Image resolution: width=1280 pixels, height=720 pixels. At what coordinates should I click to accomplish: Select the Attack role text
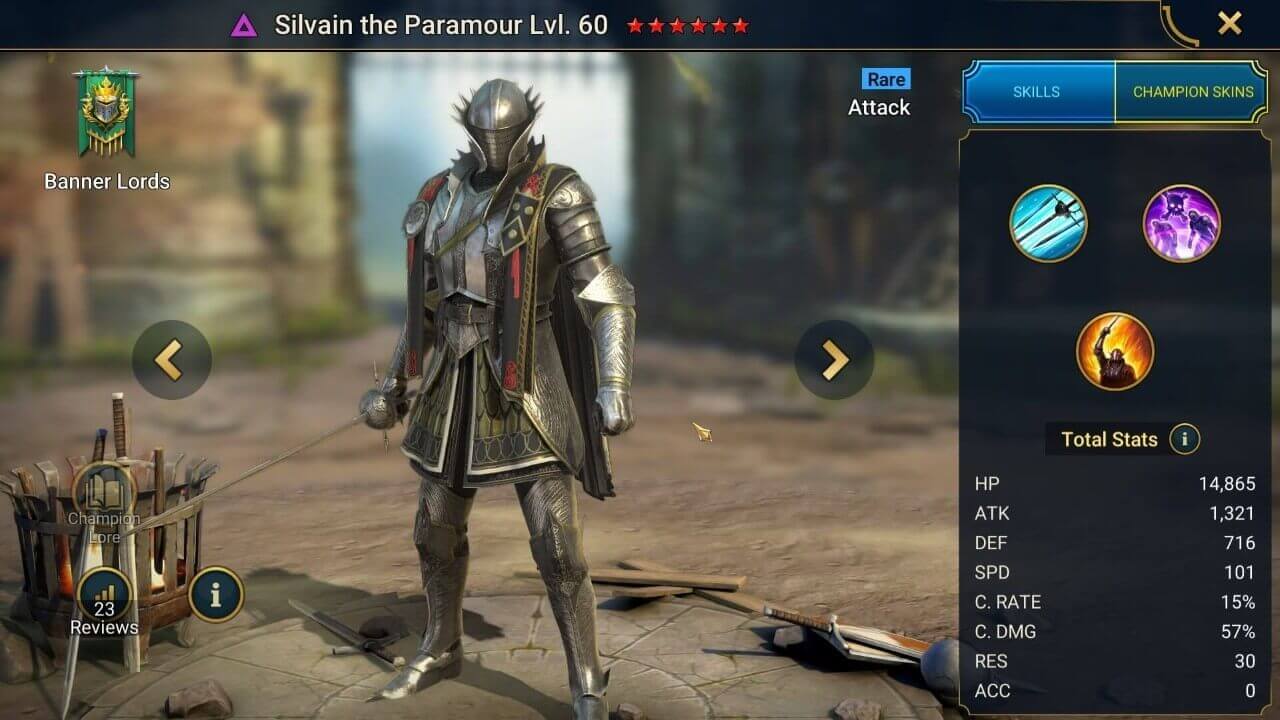pyautogui.click(x=880, y=107)
